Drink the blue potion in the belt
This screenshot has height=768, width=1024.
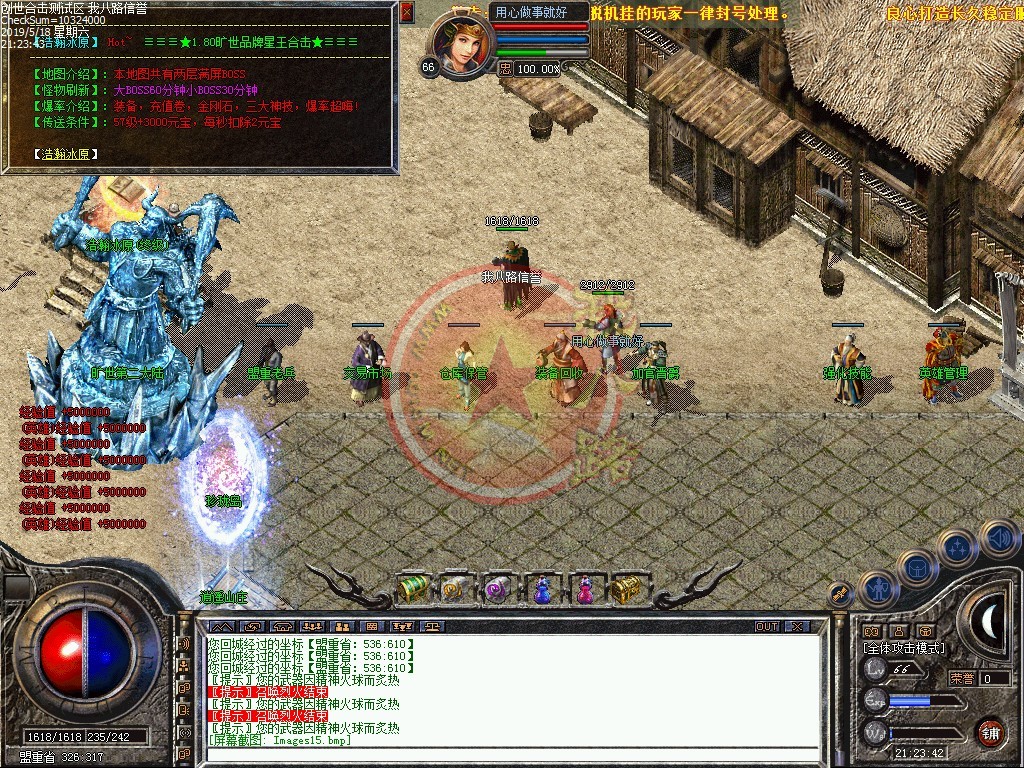click(541, 589)
